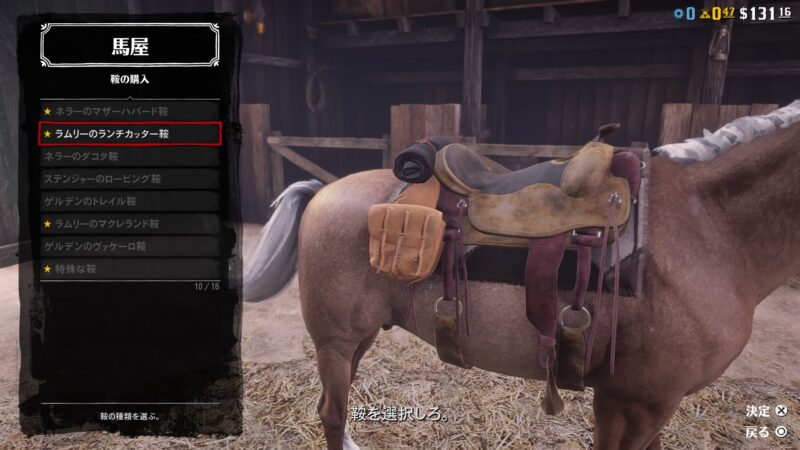The image size is (800, 450).
Task: Choose ゲルデンのトレイル鞍 saddle
Action: pyautogui.click(x=129, y=201)
